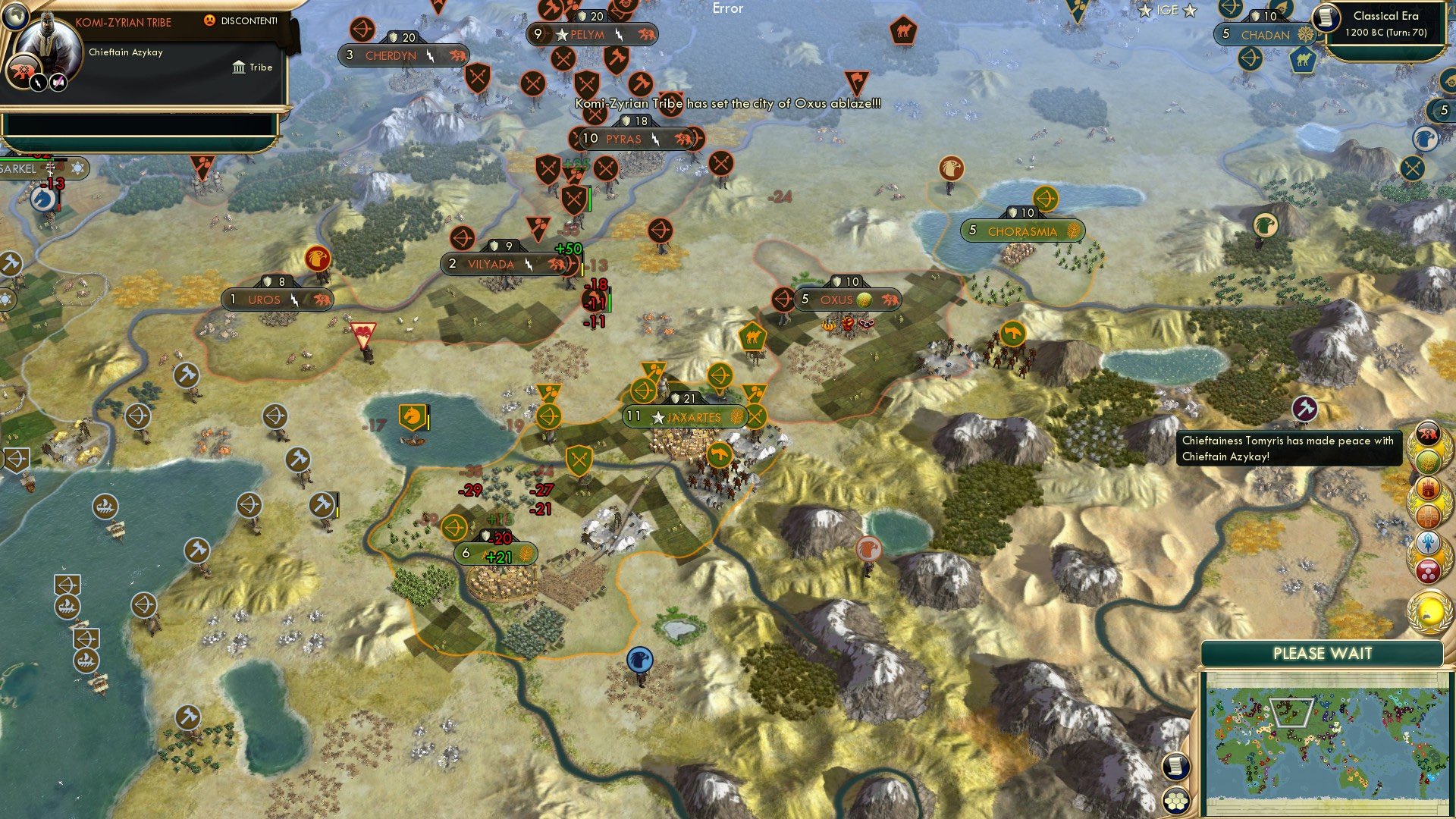Screen dimensions: 1456x819
Task: Dismiss the Tomyris peace notification message
Action: [1289, 449]
